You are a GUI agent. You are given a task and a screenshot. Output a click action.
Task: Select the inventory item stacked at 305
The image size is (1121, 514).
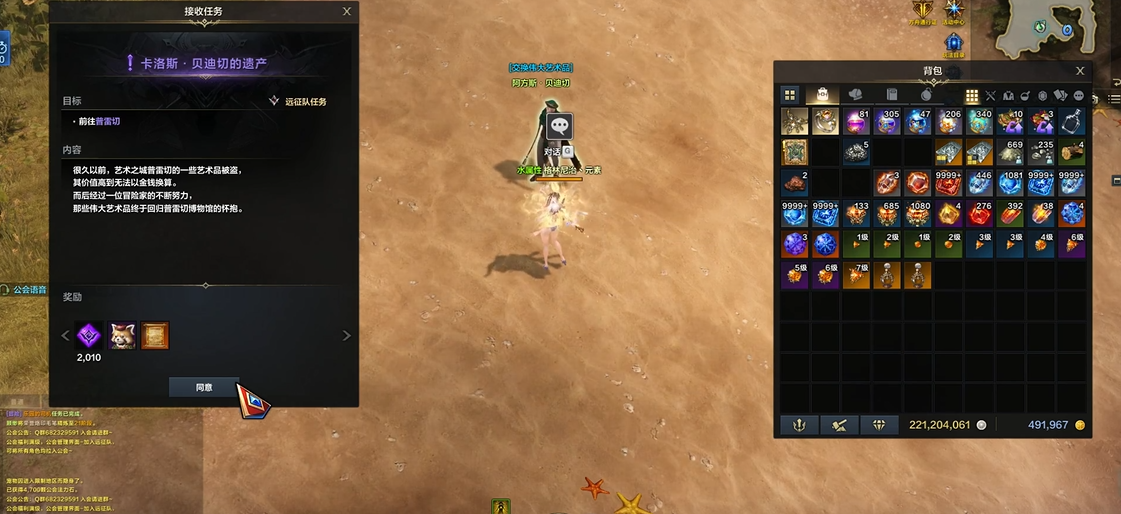click(x=887, y=122)
